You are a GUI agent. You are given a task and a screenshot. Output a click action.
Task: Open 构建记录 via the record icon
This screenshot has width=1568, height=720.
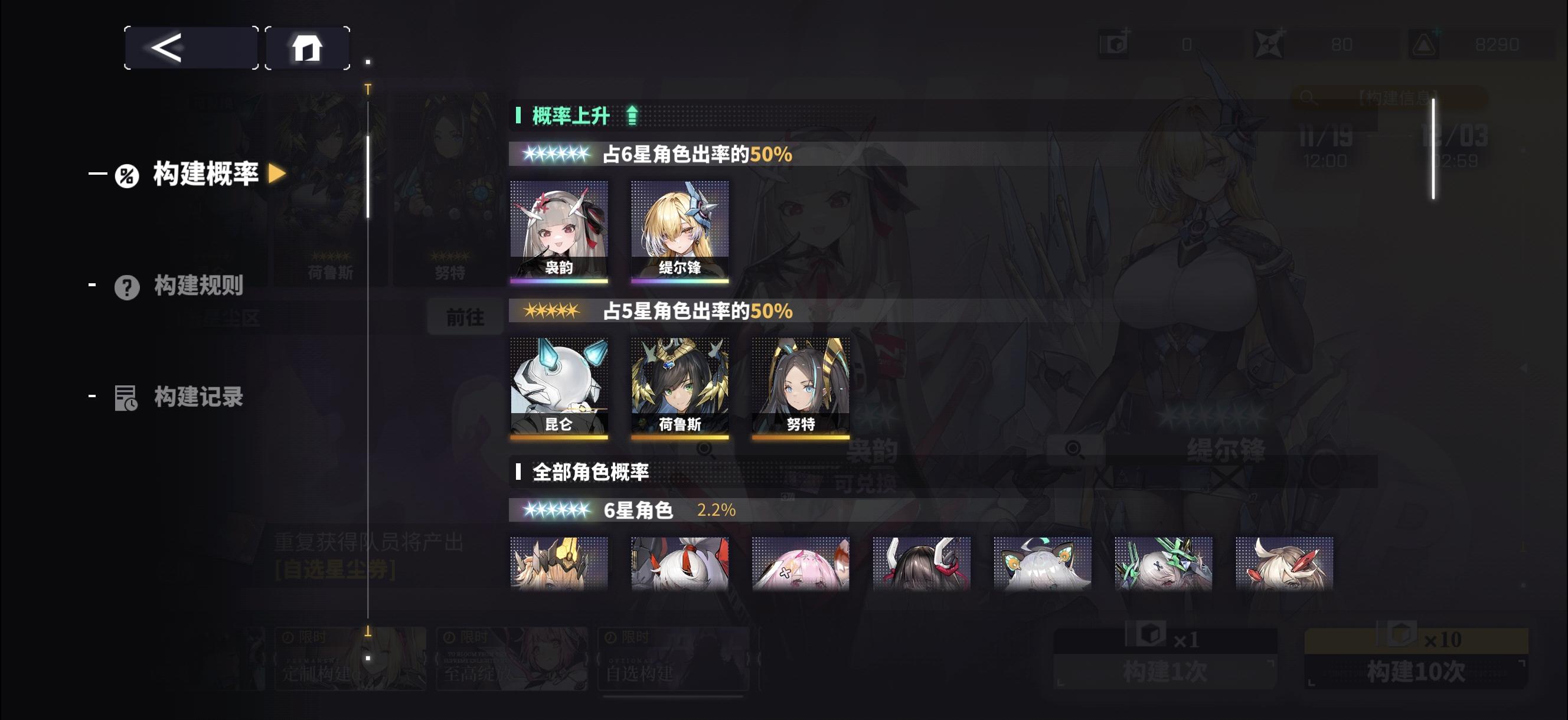pyautogui.click(x=126, y=400)
